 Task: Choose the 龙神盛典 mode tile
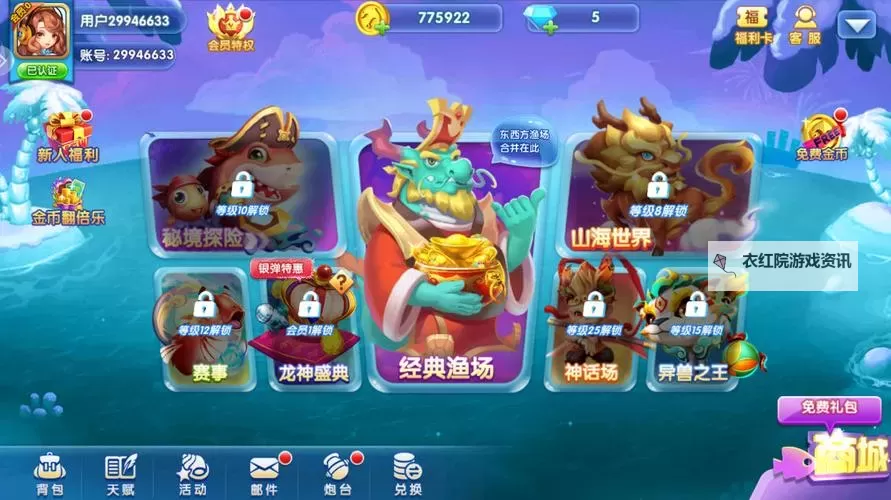coord(306,332)
